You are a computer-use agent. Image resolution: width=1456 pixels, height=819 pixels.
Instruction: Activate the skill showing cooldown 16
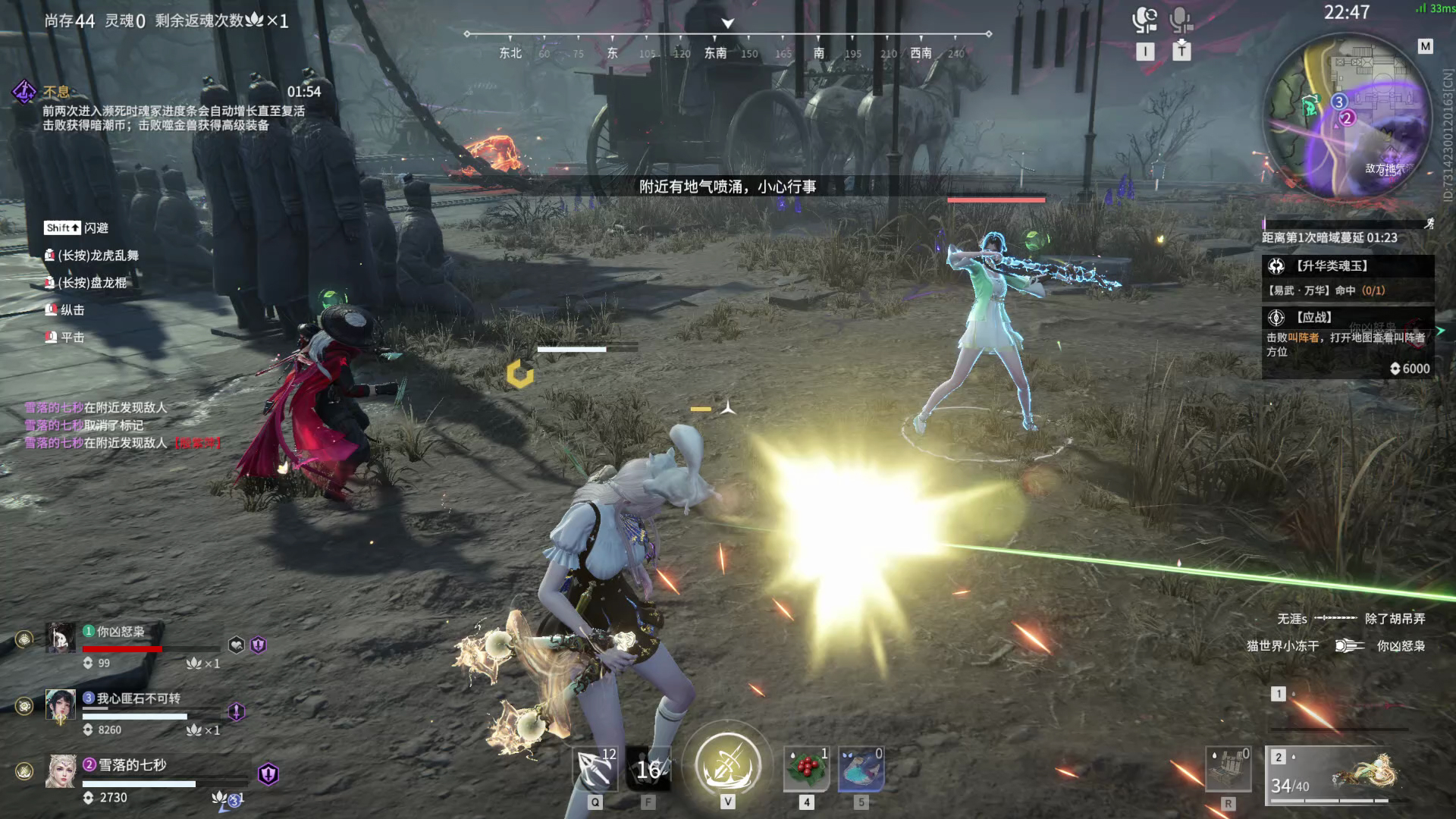[648, 769]
